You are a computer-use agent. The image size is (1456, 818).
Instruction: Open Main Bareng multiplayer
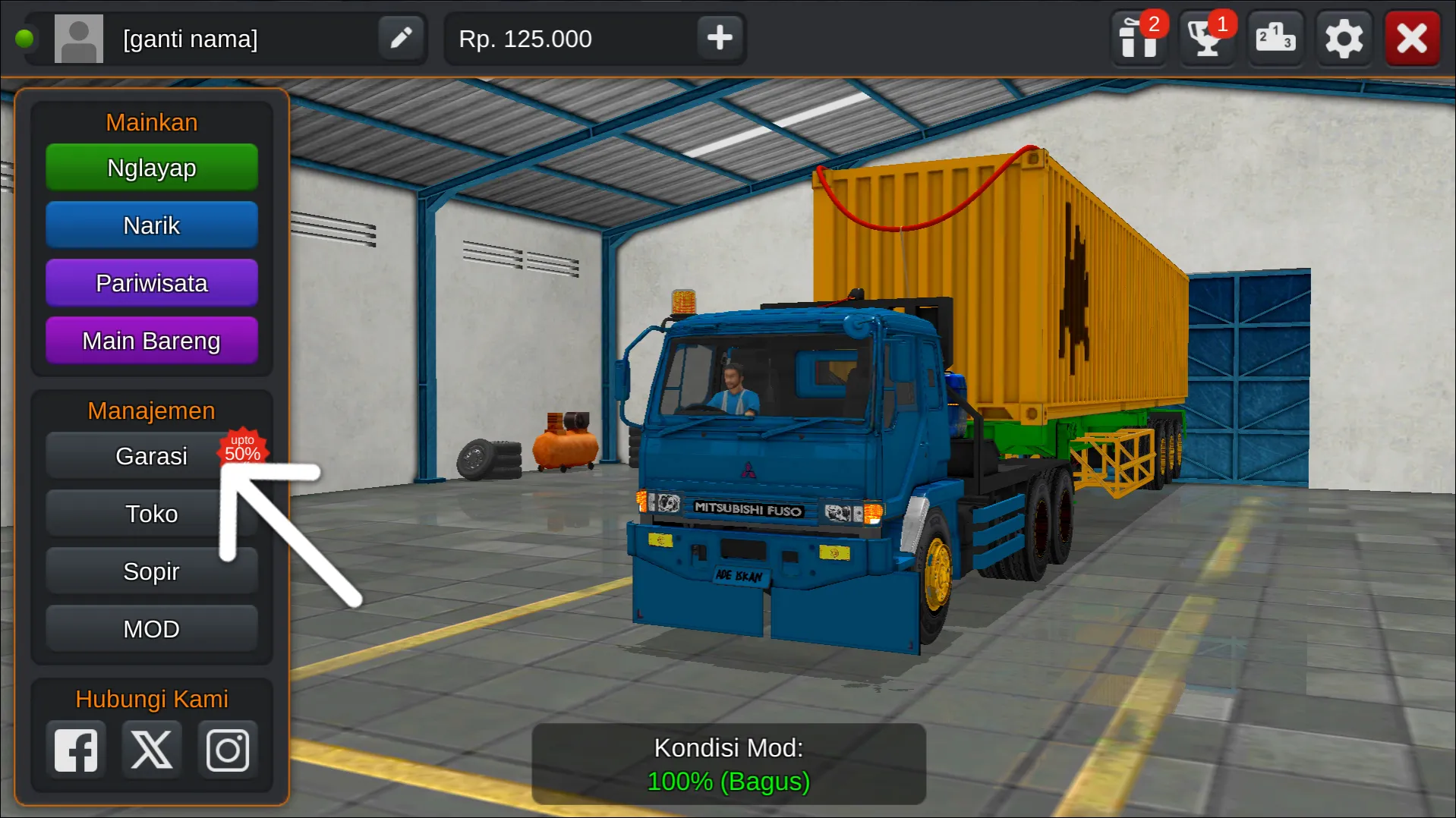[x=151, y=340]
